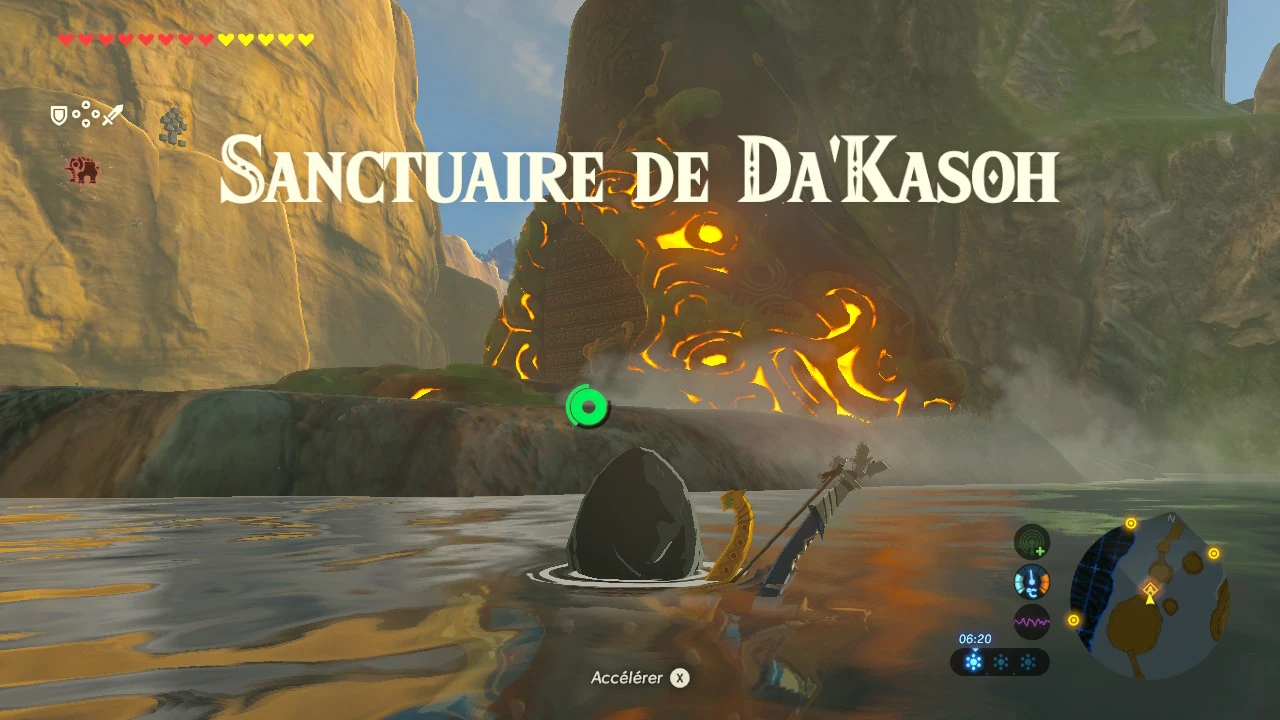The width and height of the screenshot is (1280, 720).
Task: Click the sword icon next to the D-pad
Action: tap(113, 114)
